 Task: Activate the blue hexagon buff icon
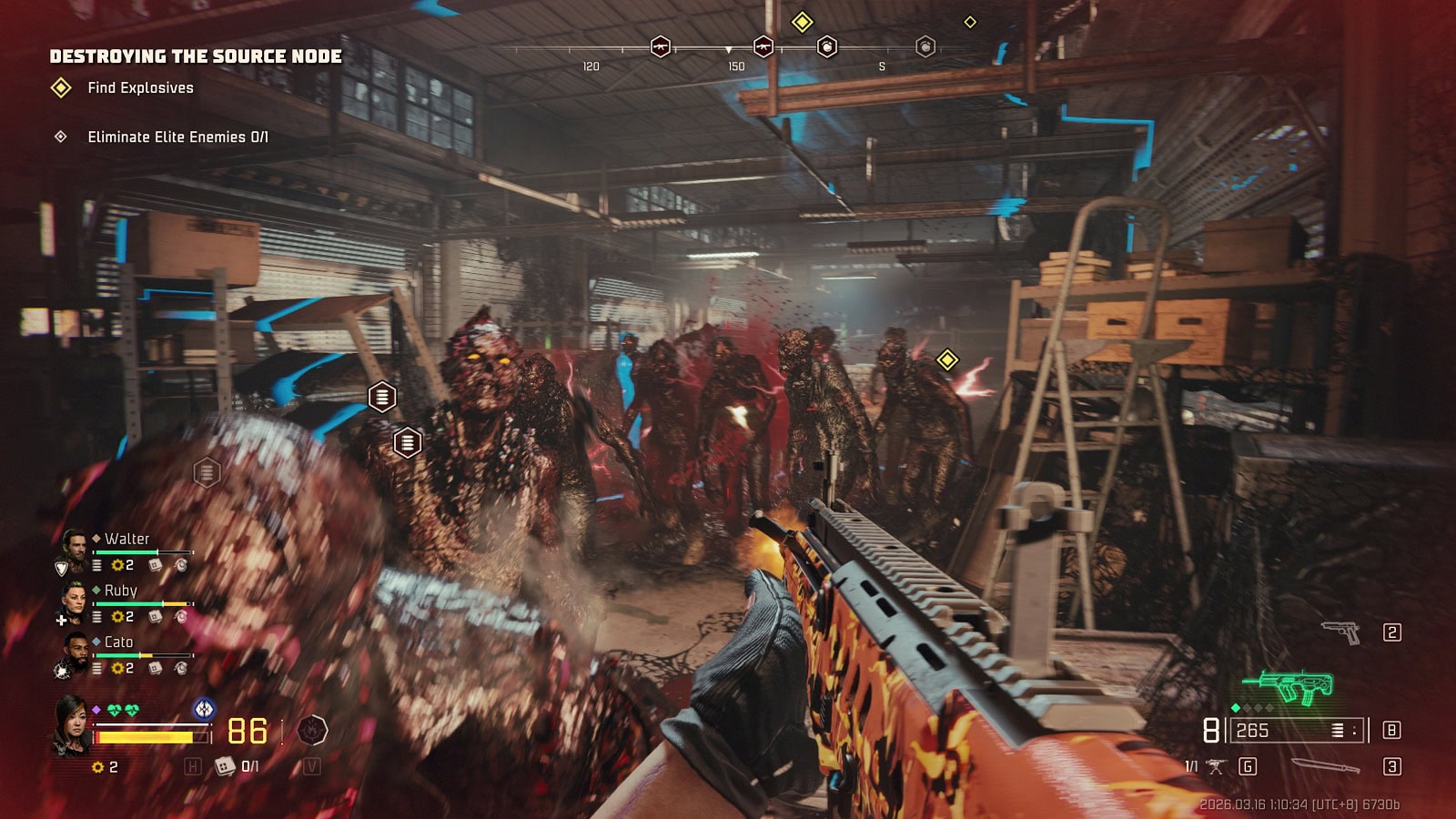(x=204, y=708)
